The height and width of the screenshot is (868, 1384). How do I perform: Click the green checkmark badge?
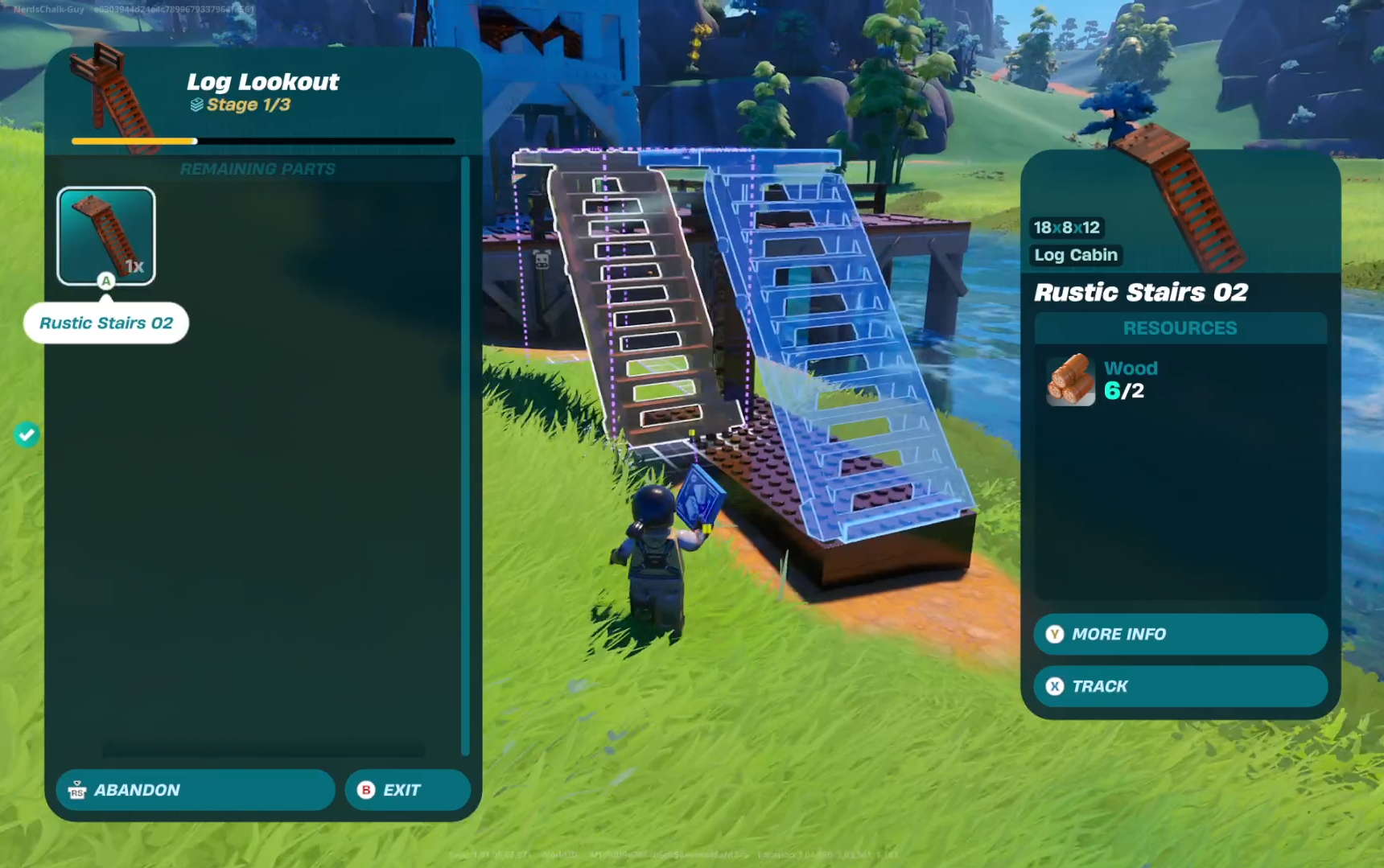click(27, 435)
